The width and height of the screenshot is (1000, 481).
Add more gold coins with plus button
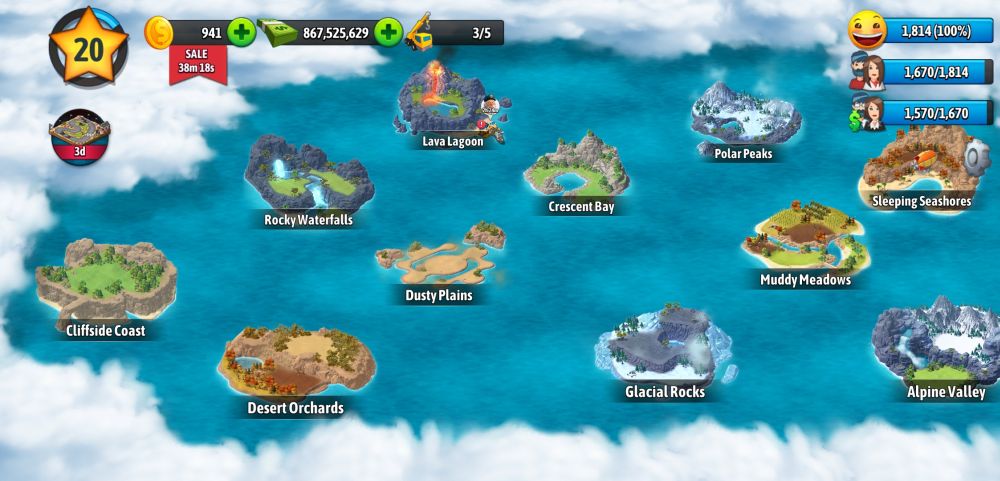[242, 33]
